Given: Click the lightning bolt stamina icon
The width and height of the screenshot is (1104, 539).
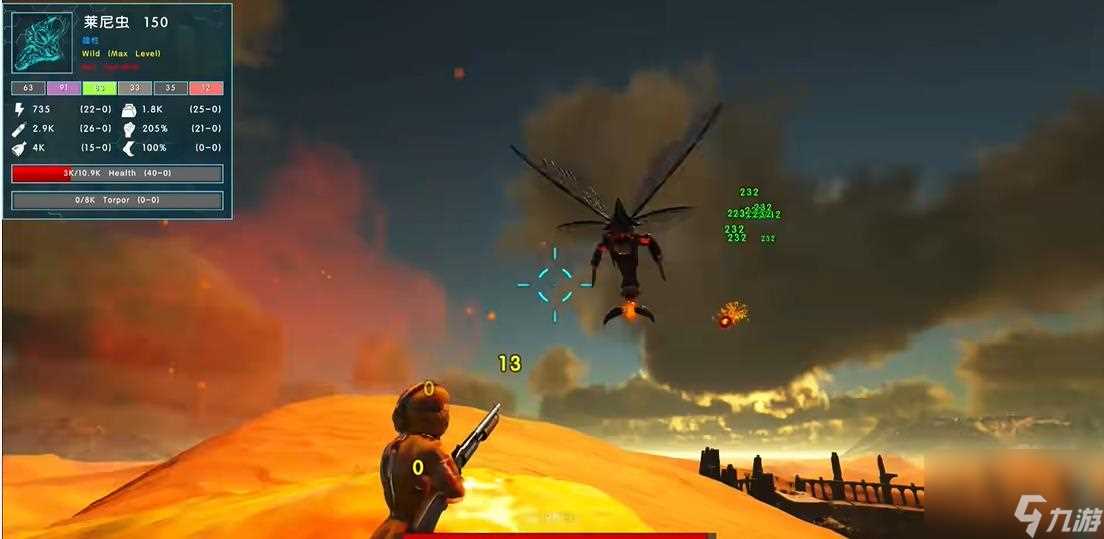Looking at the screenshot, I should click(x=20, y=109).
